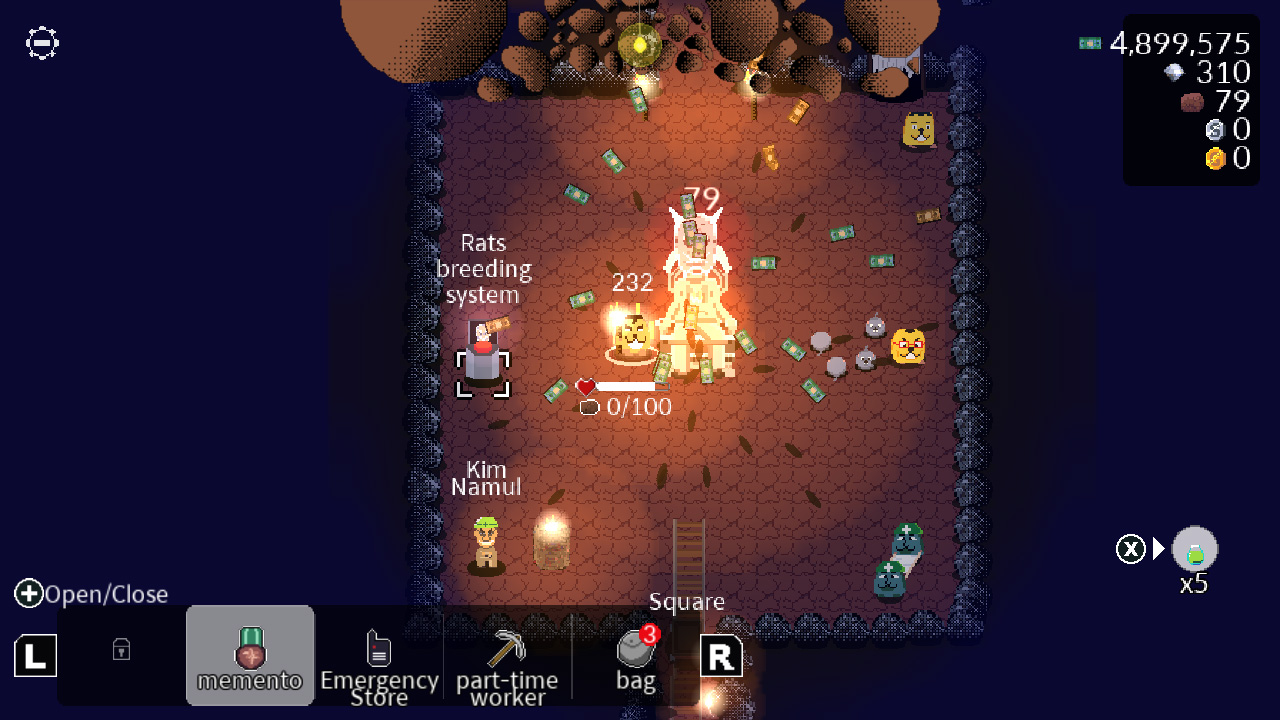
Task: Talk to Kim Namul the merchant
Action: pyautogui.click(x=485, y=540)
